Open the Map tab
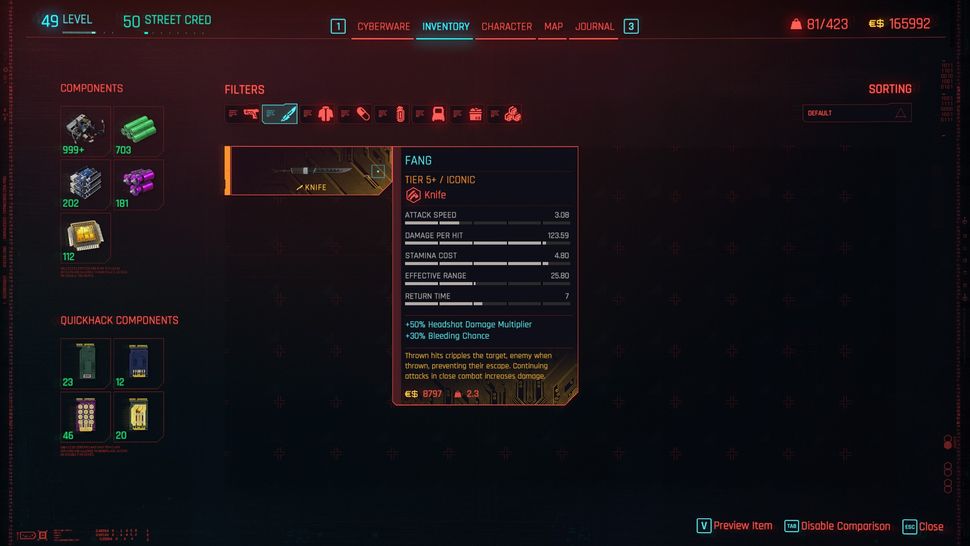Image resolution: width=970 pixels, height=546 pixels. click(x=553, y=27)
